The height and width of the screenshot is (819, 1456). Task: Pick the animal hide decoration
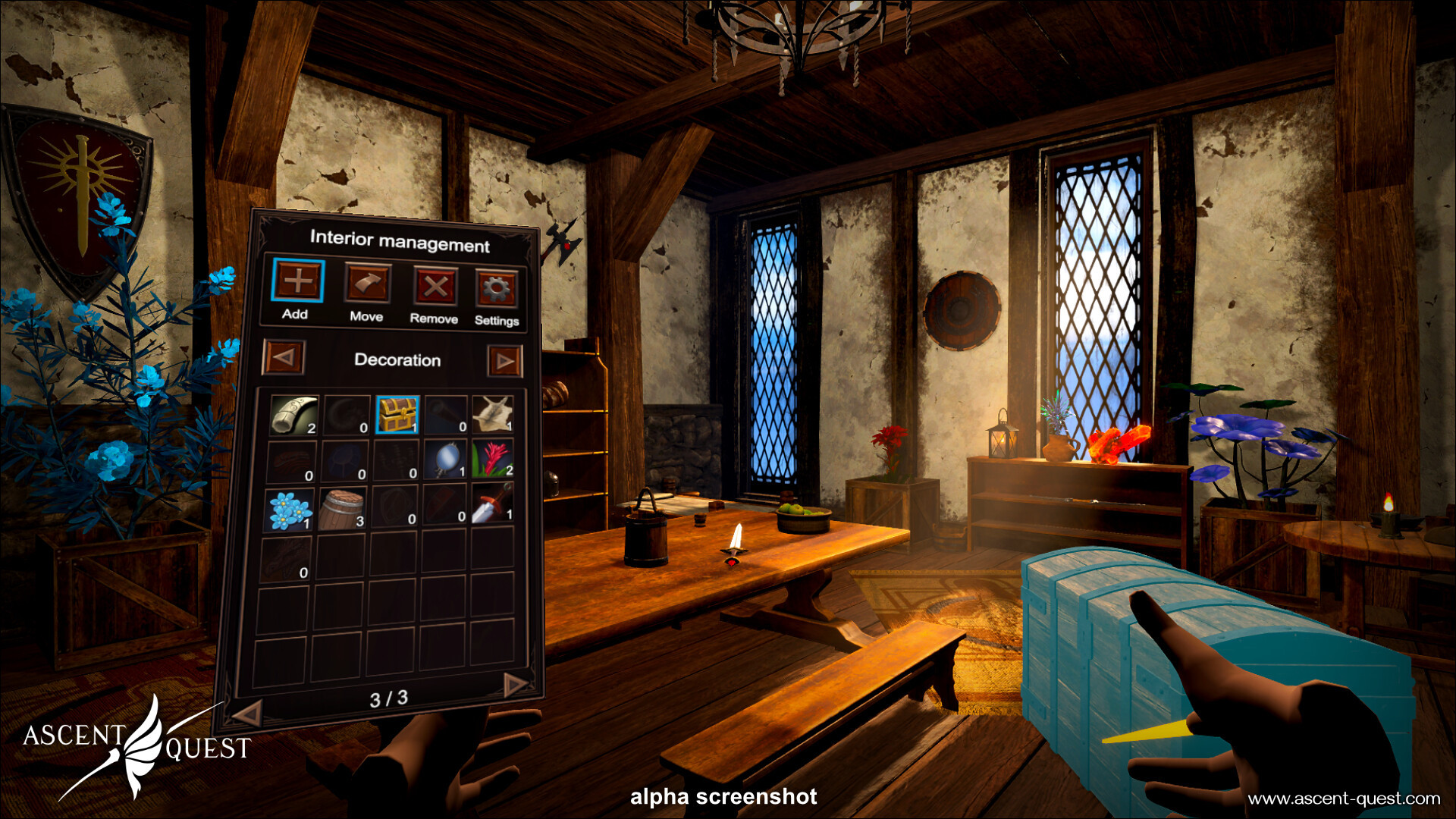pos(493,415)
